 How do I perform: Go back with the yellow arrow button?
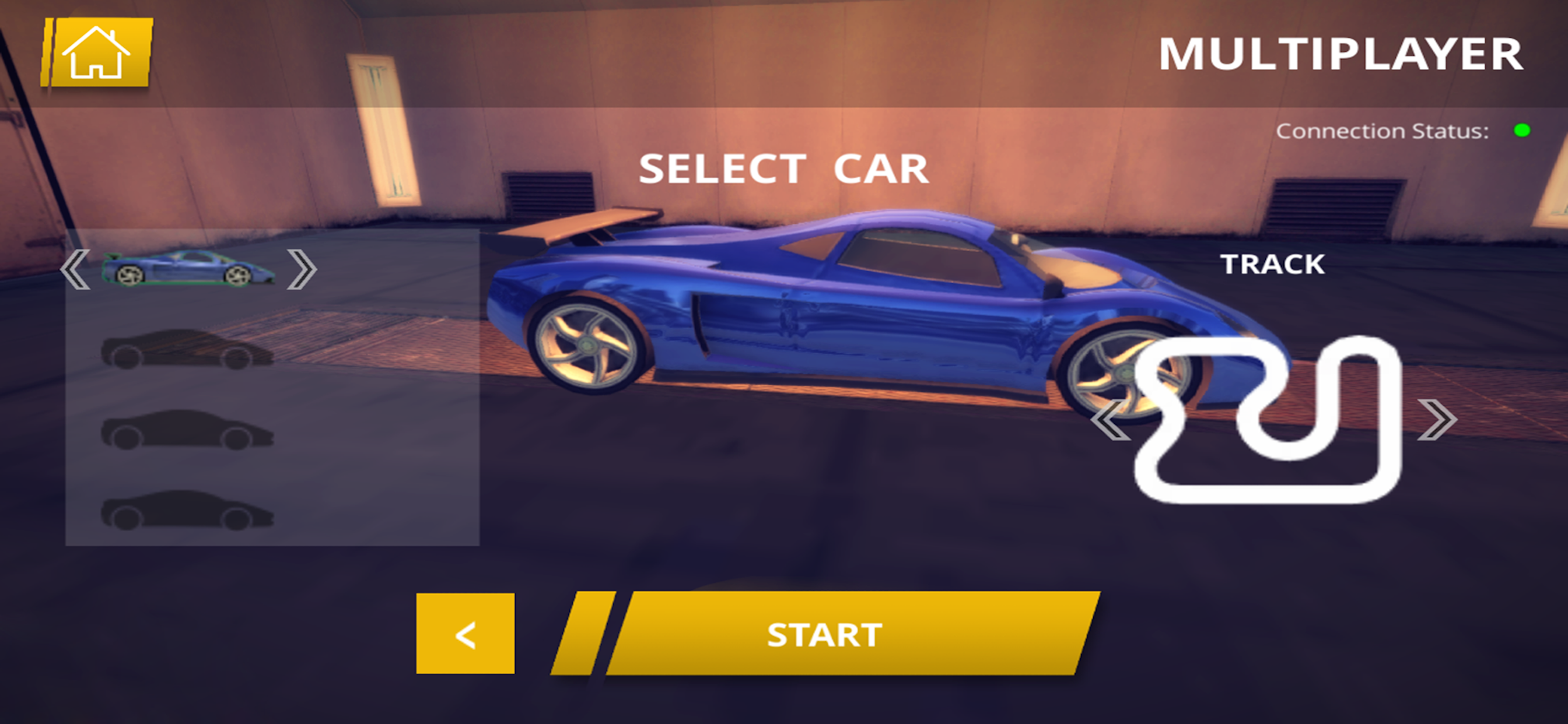465,634
